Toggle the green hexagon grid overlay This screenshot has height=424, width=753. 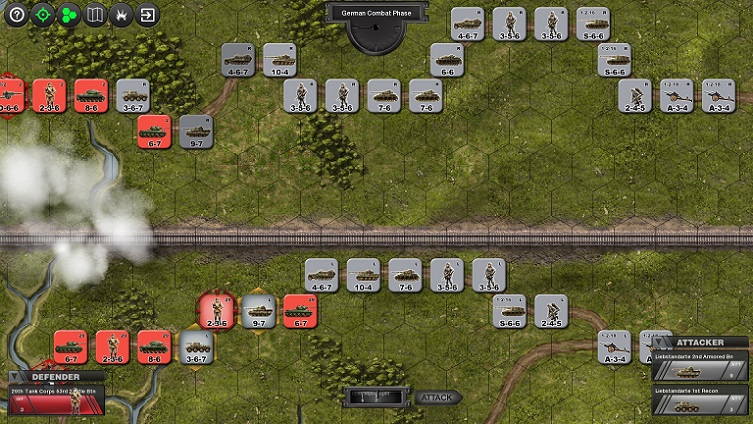click(x=68, y=15)
